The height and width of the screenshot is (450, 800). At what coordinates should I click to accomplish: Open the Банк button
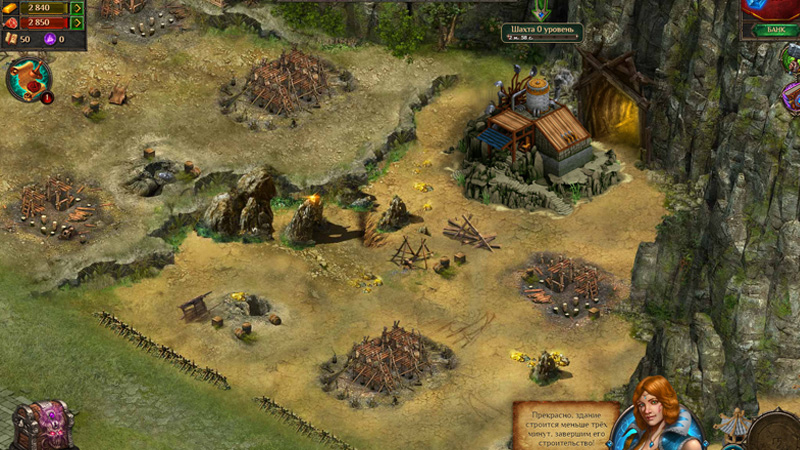pyautogui.click(x=775, y=30)
